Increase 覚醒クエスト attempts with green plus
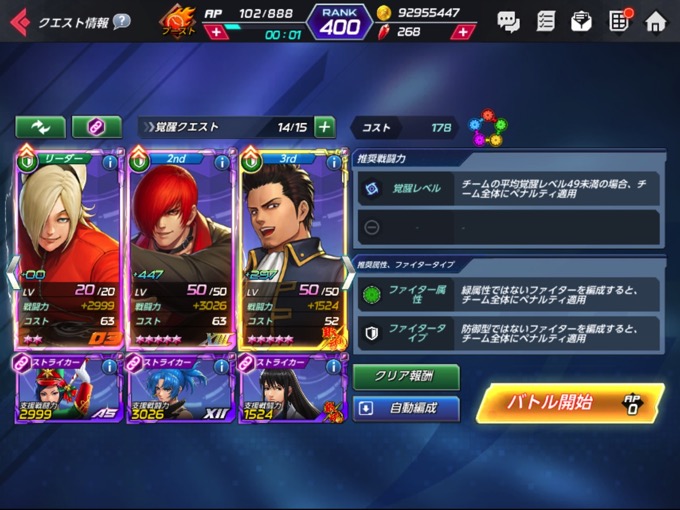680x510 pixels. [324, 127]
